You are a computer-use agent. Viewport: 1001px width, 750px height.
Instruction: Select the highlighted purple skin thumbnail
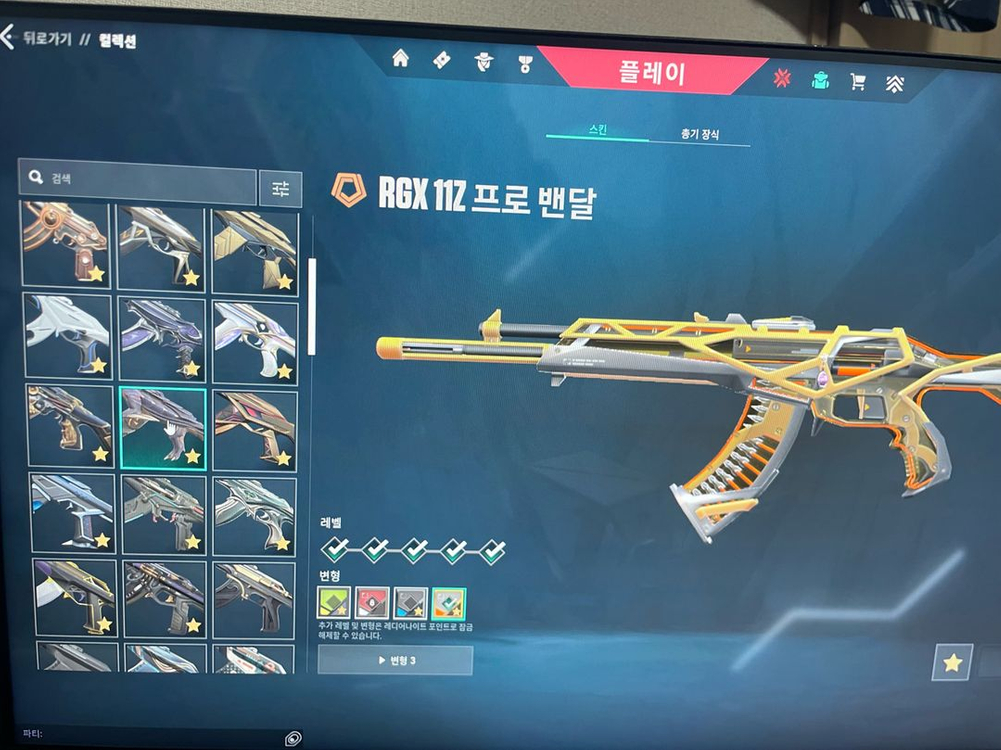pos(164,428)
